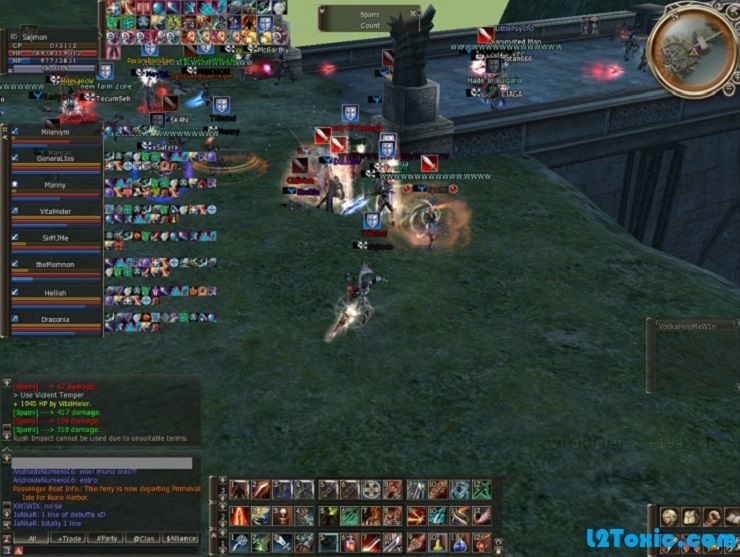Select party member Milenium
Image resolution: width=740 pixels, height=557 pixels.
point(55,131)
